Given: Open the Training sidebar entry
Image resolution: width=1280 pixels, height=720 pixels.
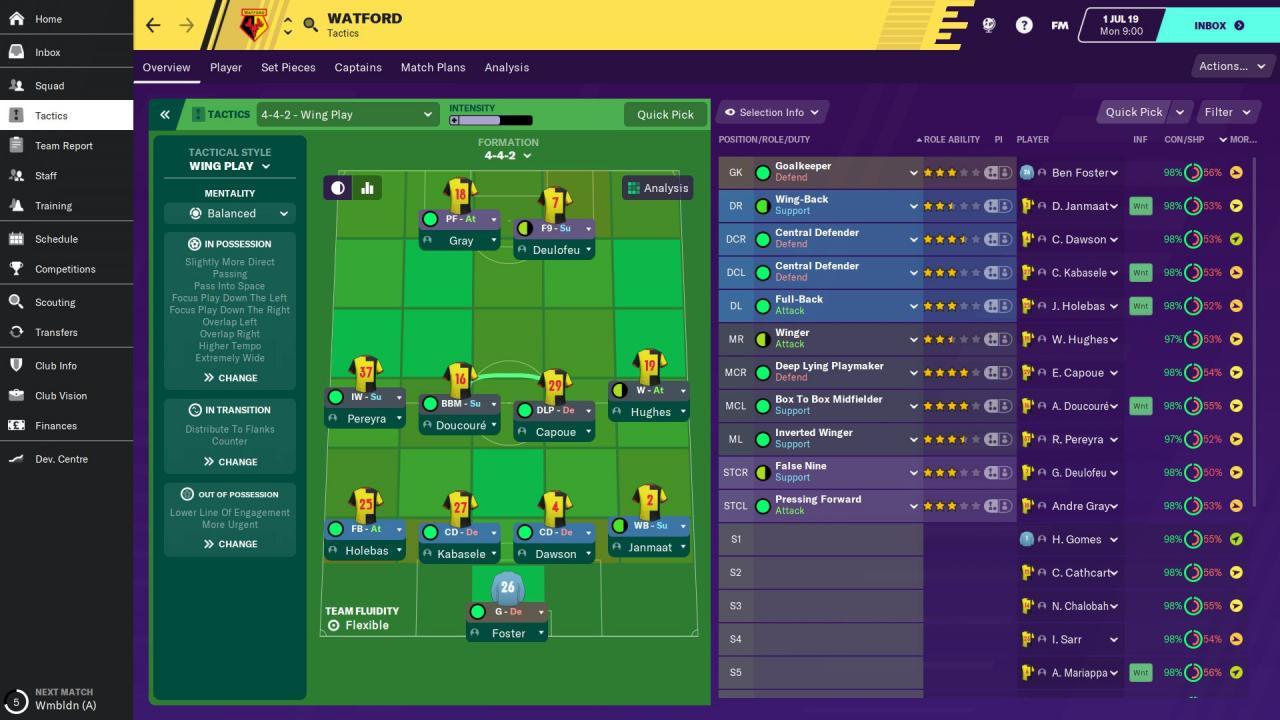Looking at the screenshot, I should pyautogui.click(x=53, y=206).
